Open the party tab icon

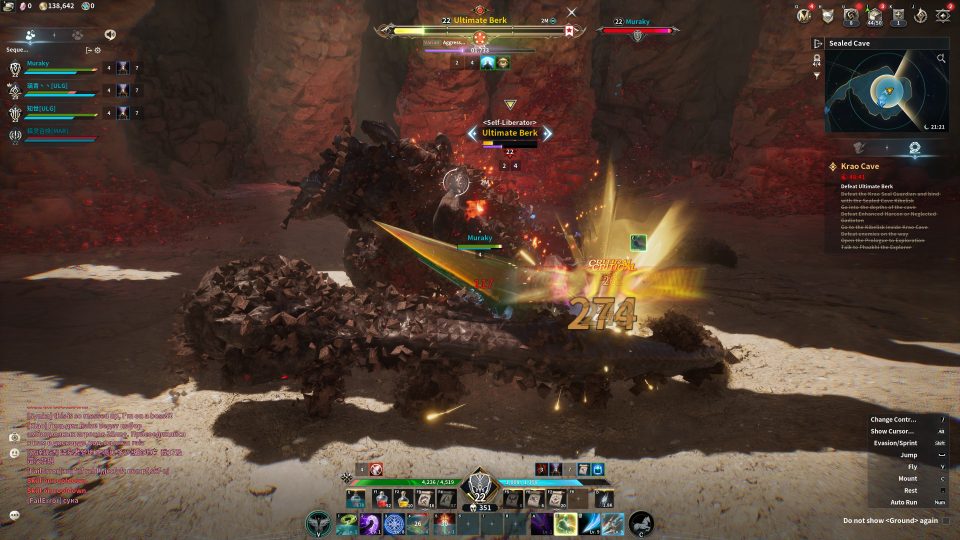[x=31, y=34]
